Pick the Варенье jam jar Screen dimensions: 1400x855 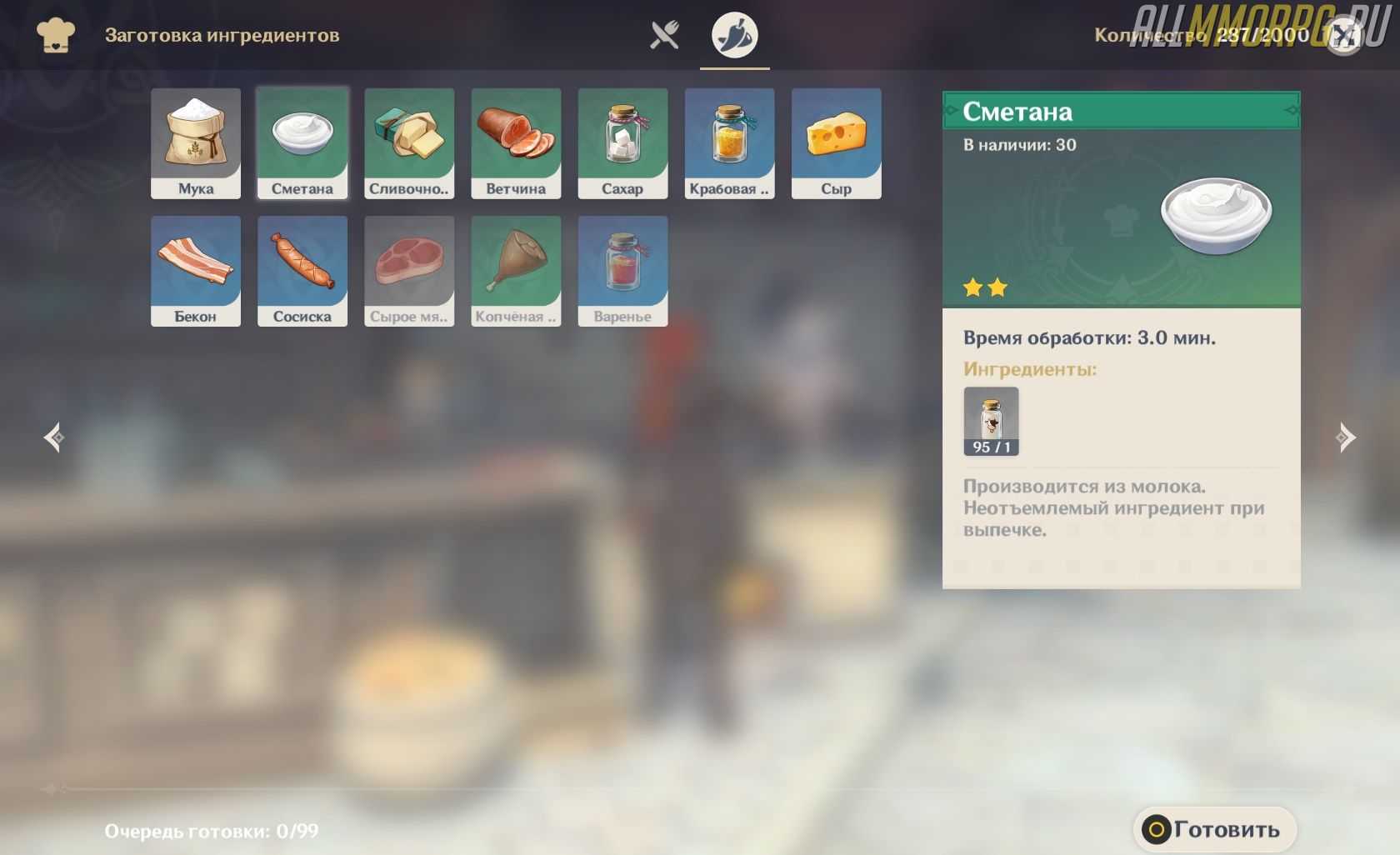622,271
